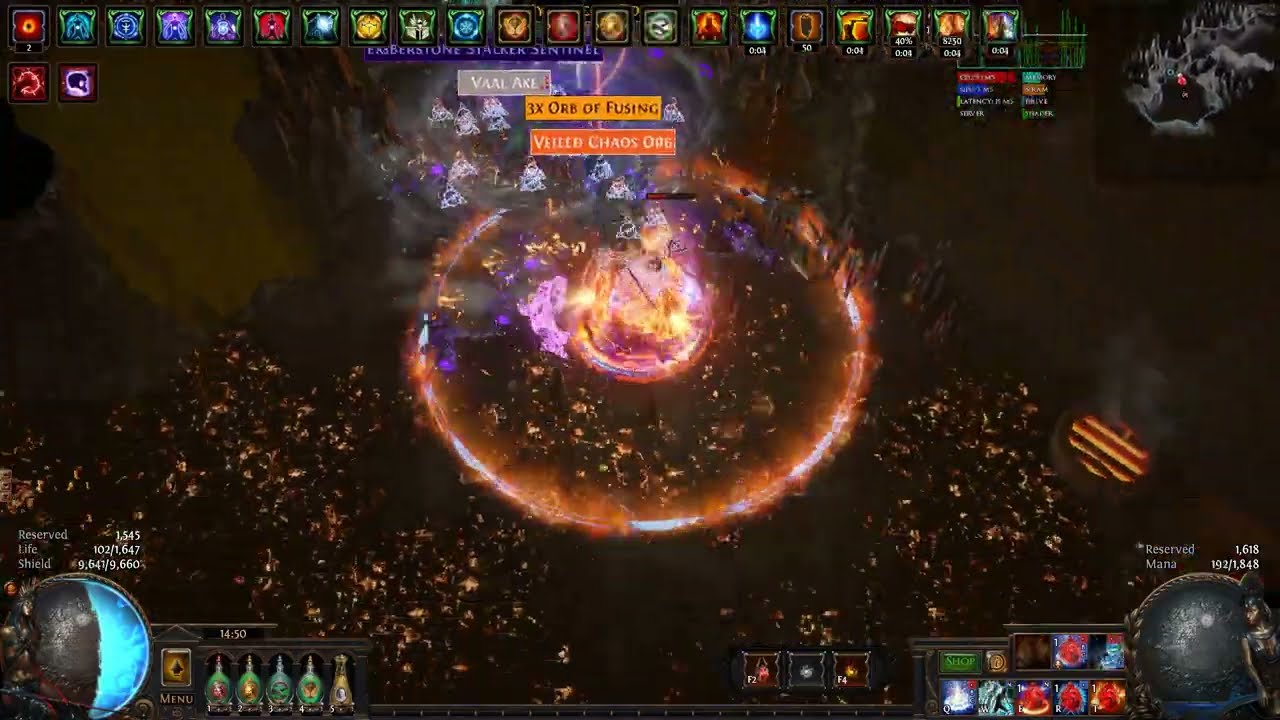1280x720 pixels.
Task: Click the Vaal Axe item label
Action: [504, 83]
